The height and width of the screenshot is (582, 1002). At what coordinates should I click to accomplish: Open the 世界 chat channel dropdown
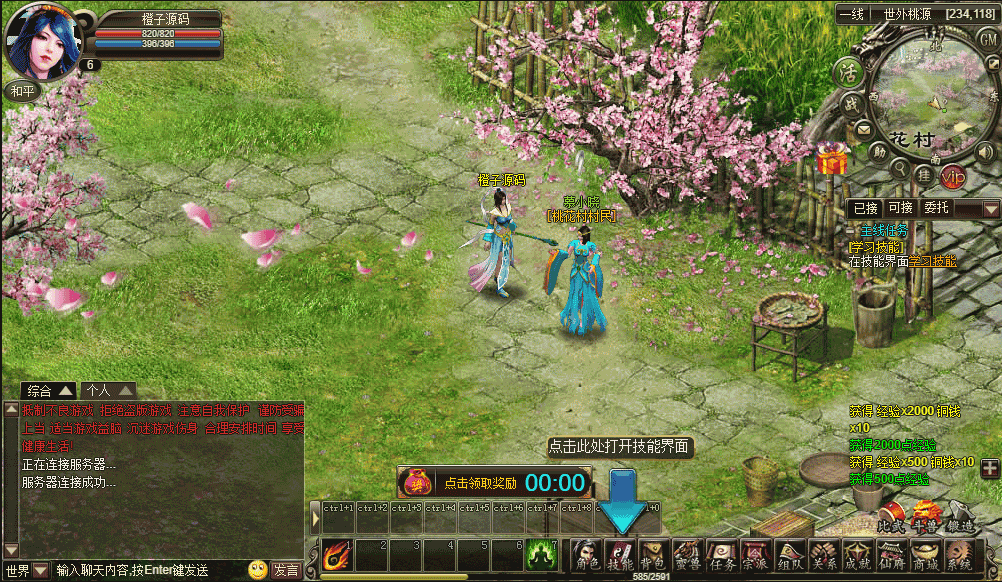(x=40, y=570)
